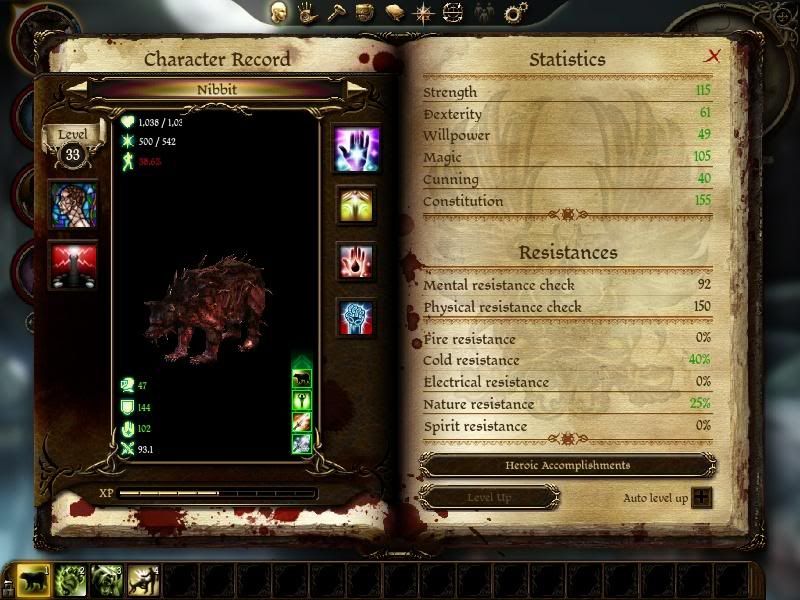Activate the hound ability in quickbar slot 4
The width and height of the screenshot is (800, 600).
pos(144,580)
